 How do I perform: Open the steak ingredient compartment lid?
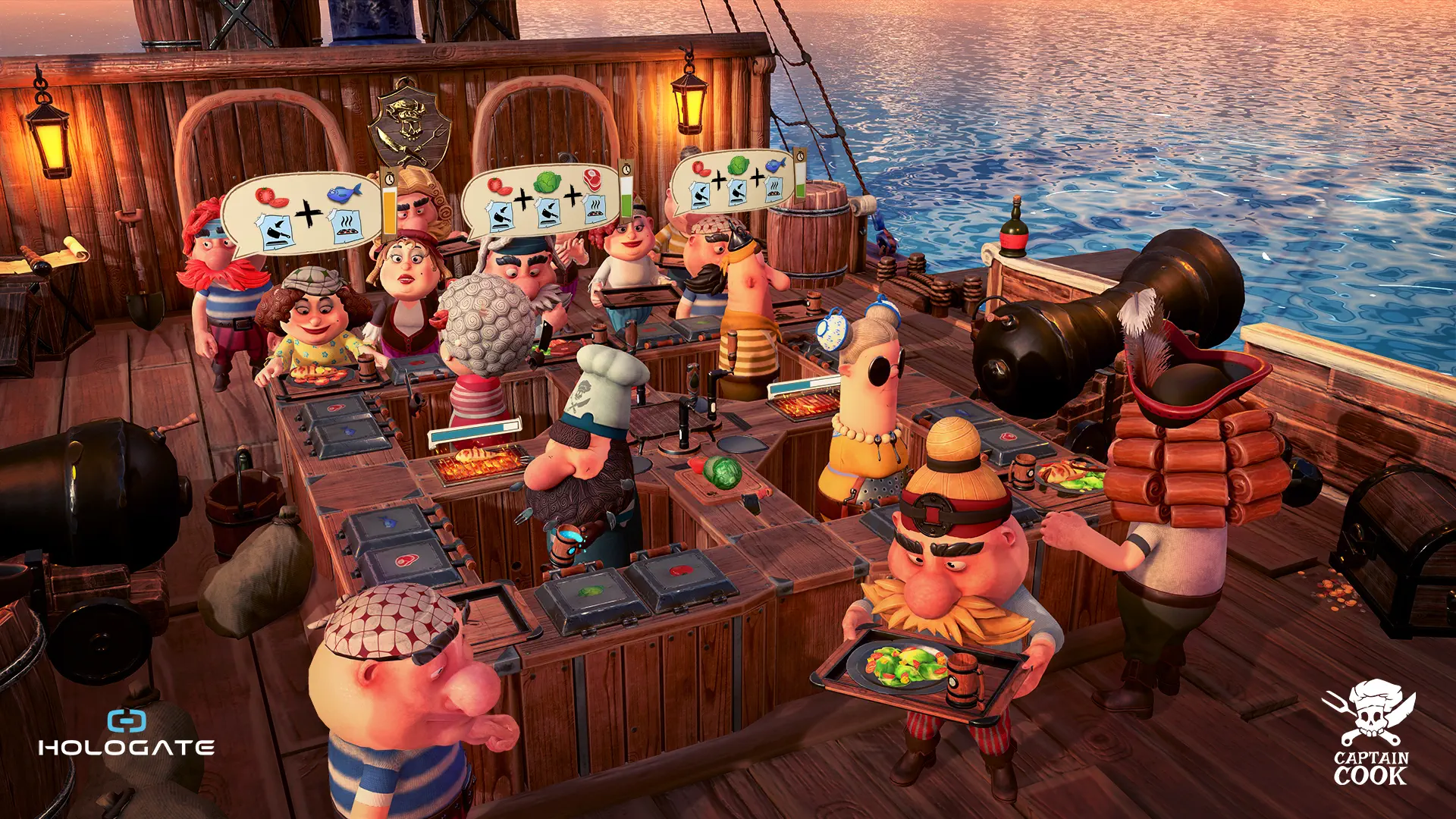[x=406, y=560]
